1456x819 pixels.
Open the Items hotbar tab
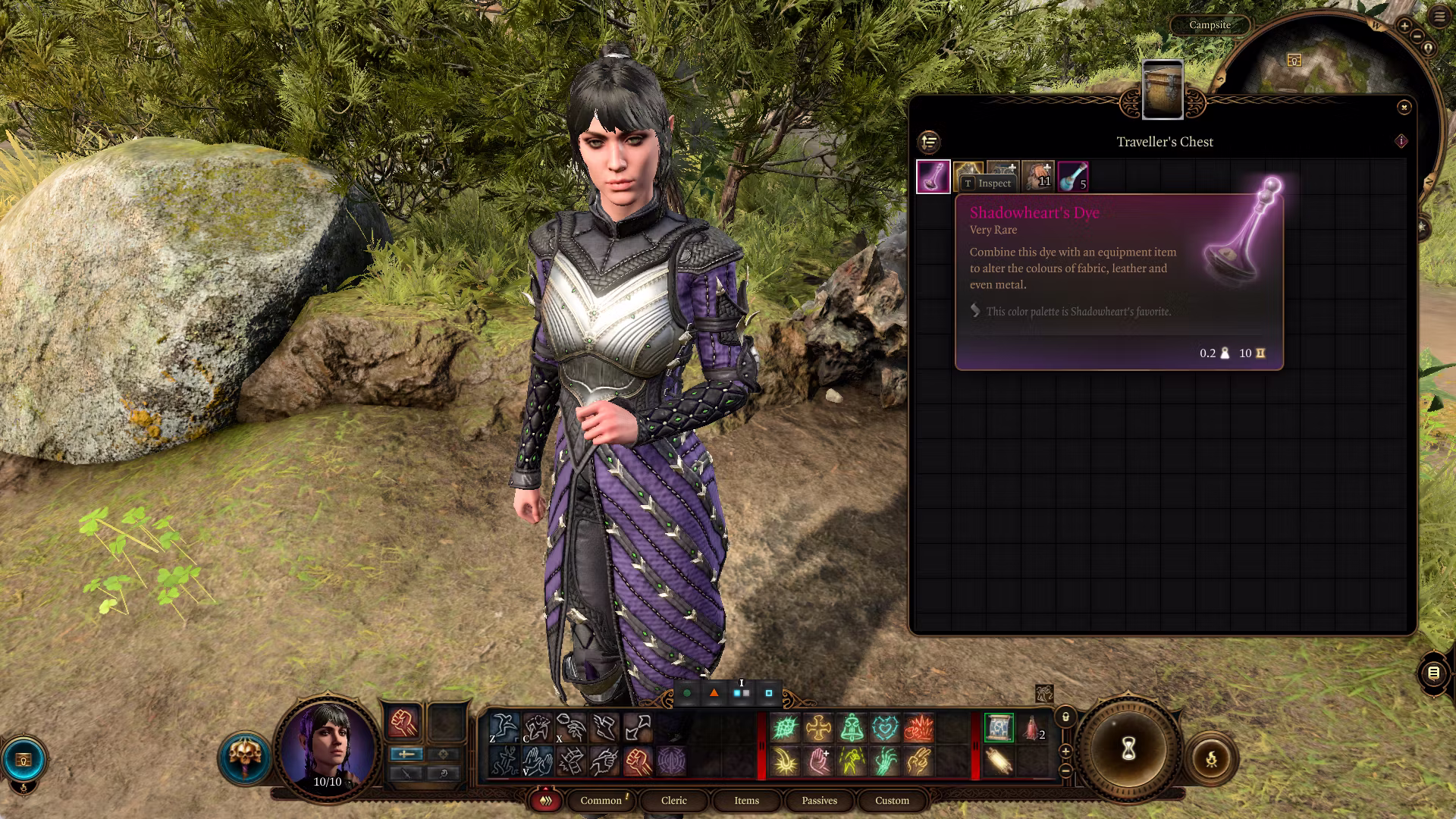(746, 800)
